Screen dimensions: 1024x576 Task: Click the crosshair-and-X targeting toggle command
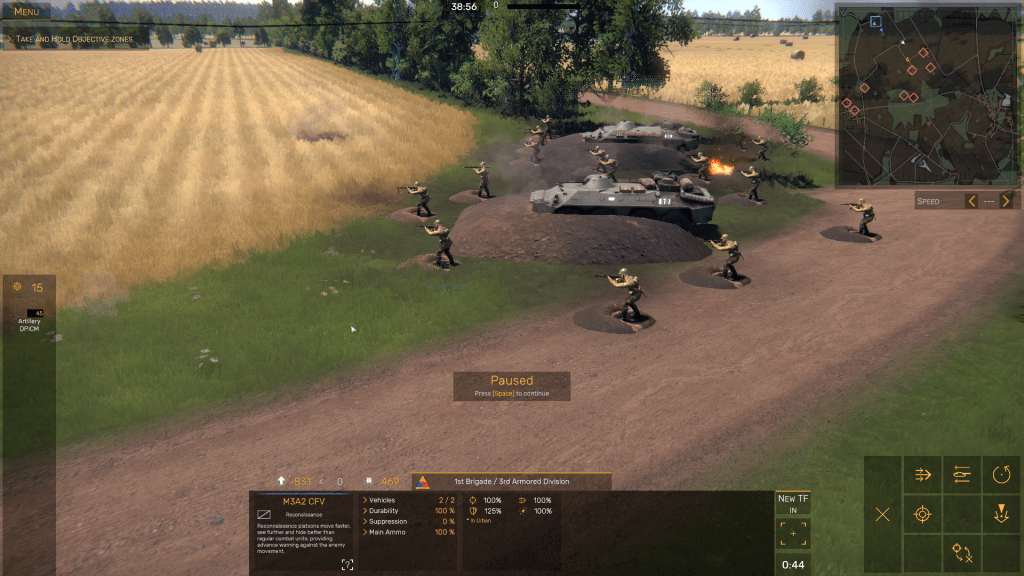tap(962, 553)
